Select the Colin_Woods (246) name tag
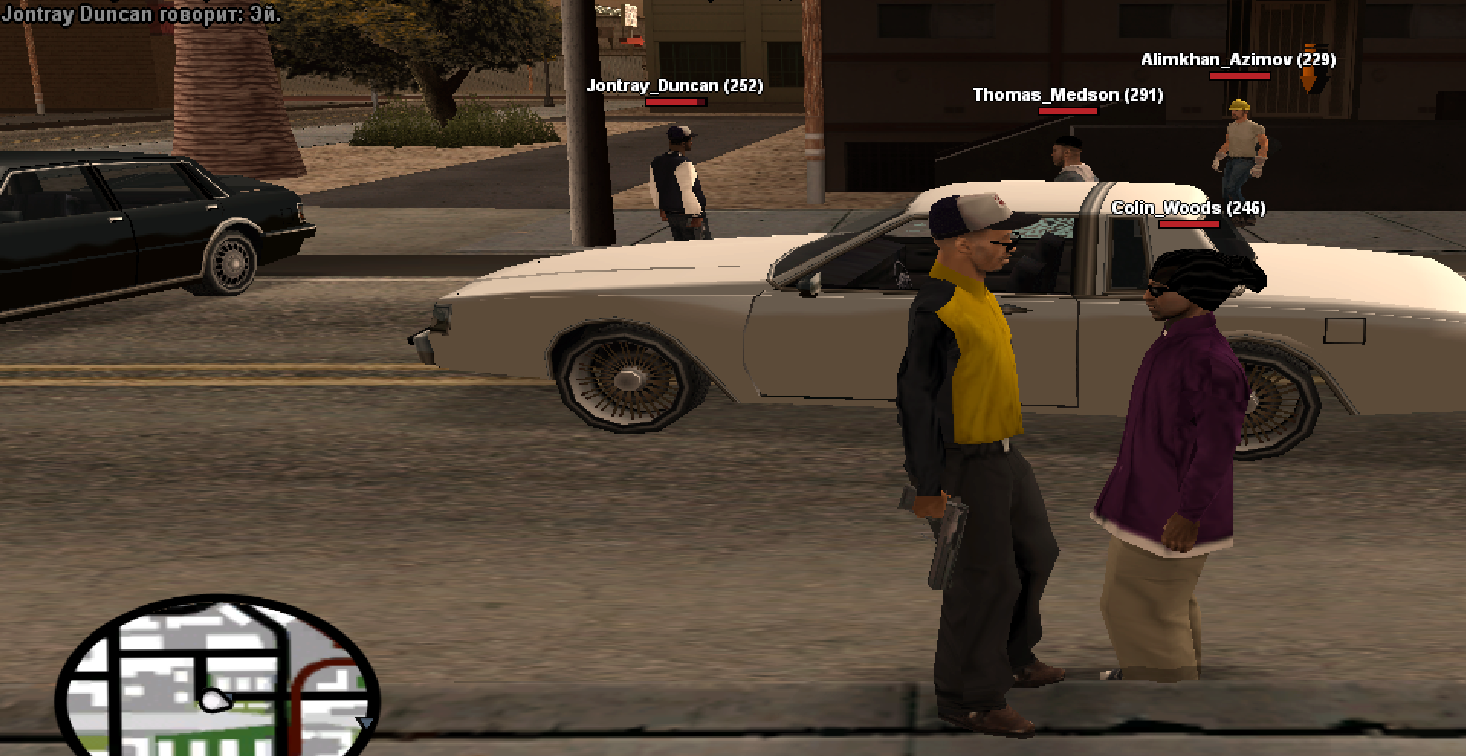1466x756 pixels. [x=1188, y=208]
